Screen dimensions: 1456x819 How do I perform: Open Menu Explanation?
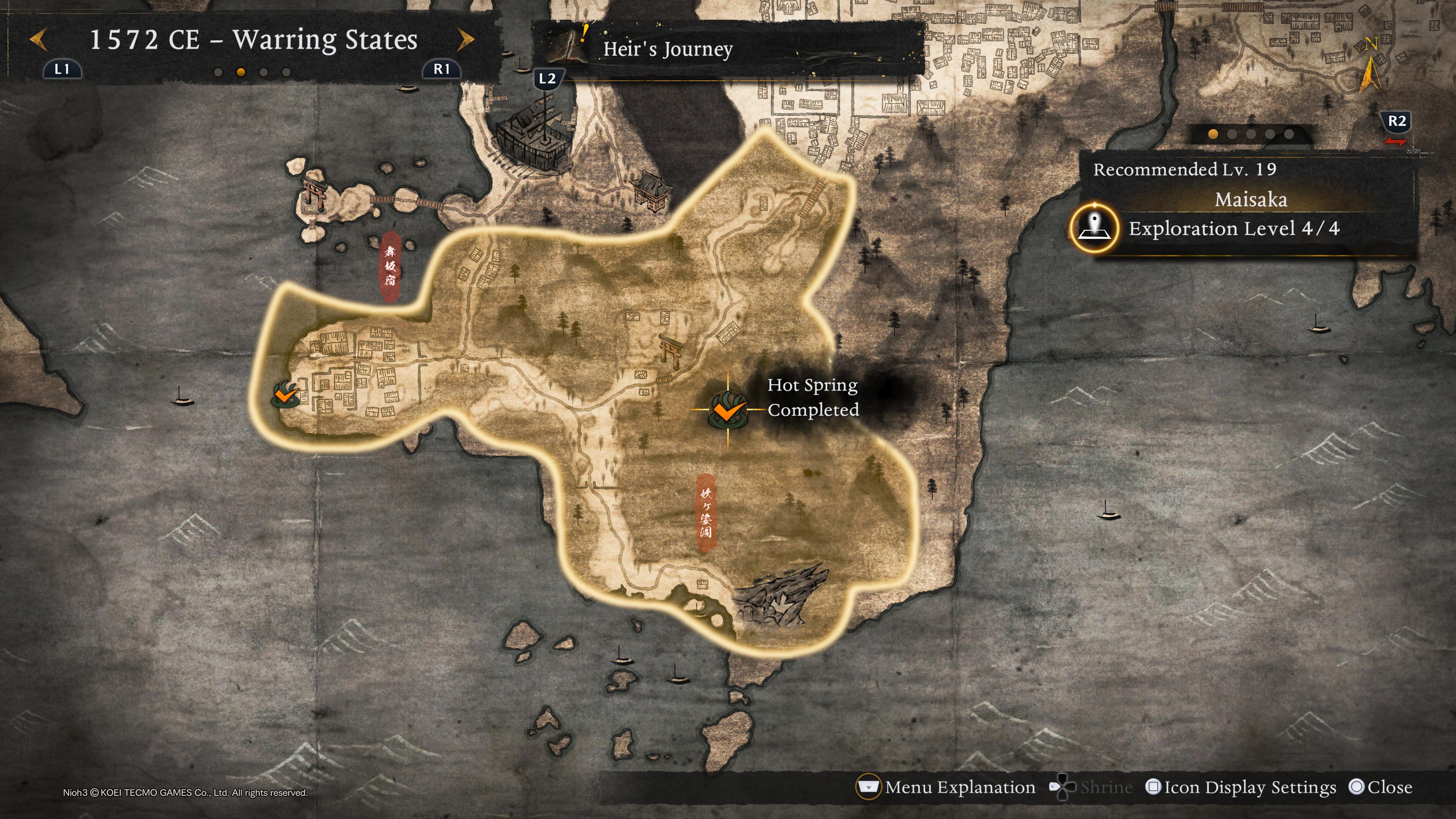tap(946, 787)
